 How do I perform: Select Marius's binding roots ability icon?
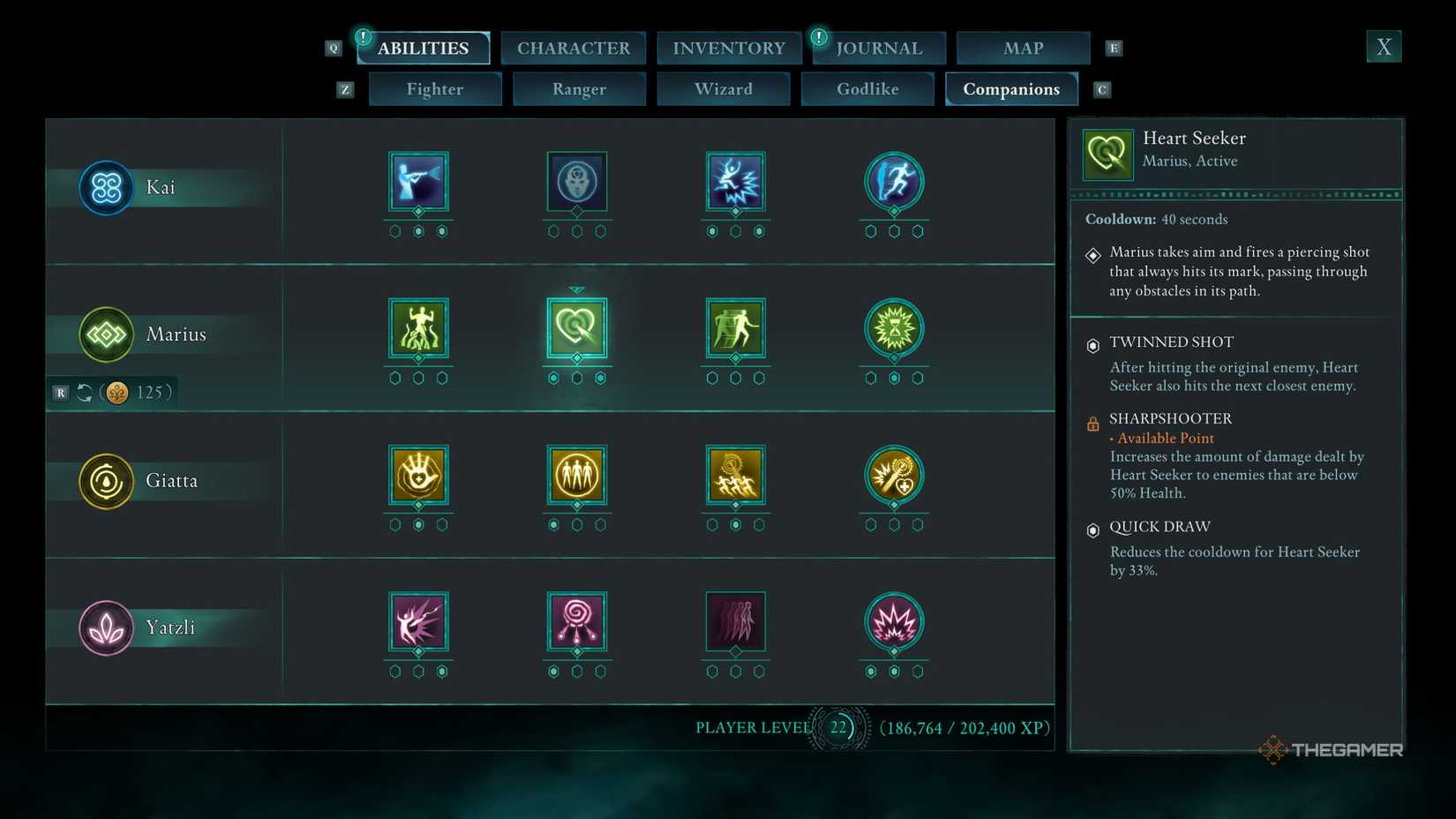coord(418,329)
